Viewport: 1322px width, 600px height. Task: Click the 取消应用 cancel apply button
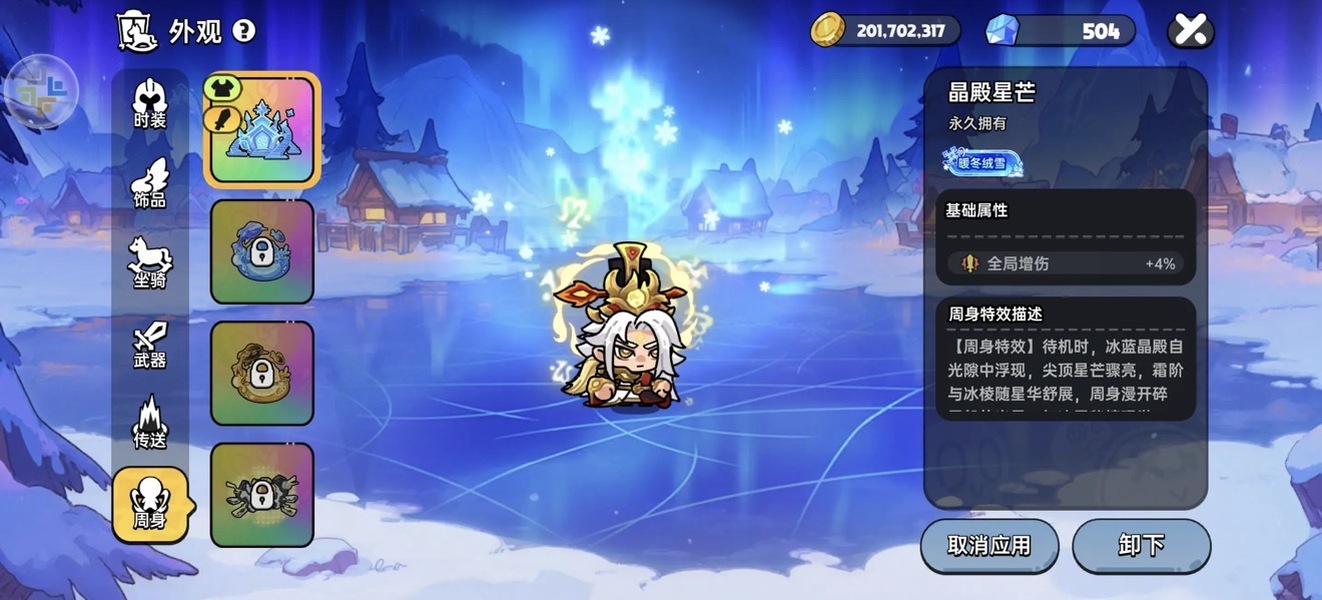click(989, 546)
